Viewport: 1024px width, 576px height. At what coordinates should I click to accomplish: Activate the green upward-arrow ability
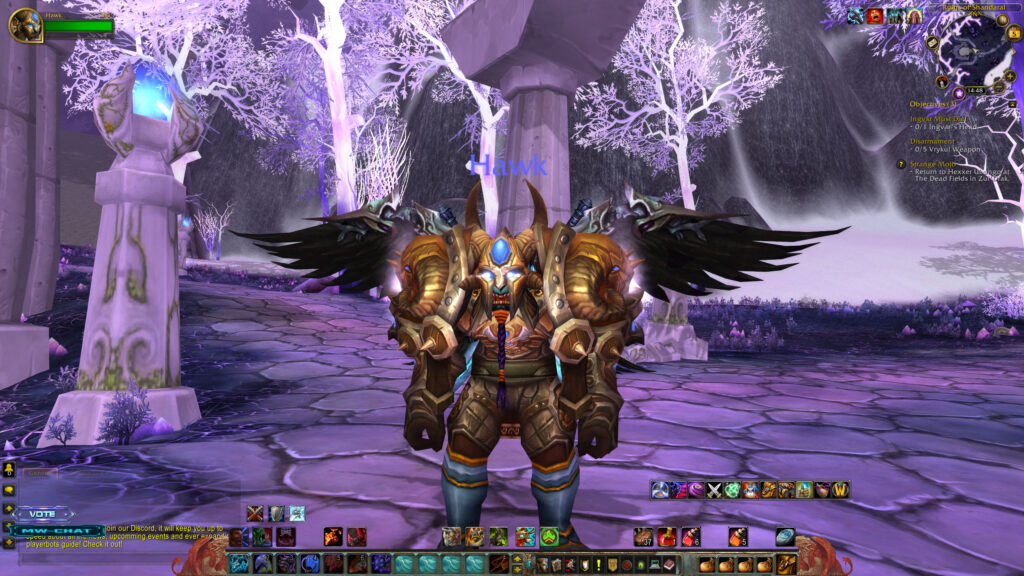tap(549, 537)
